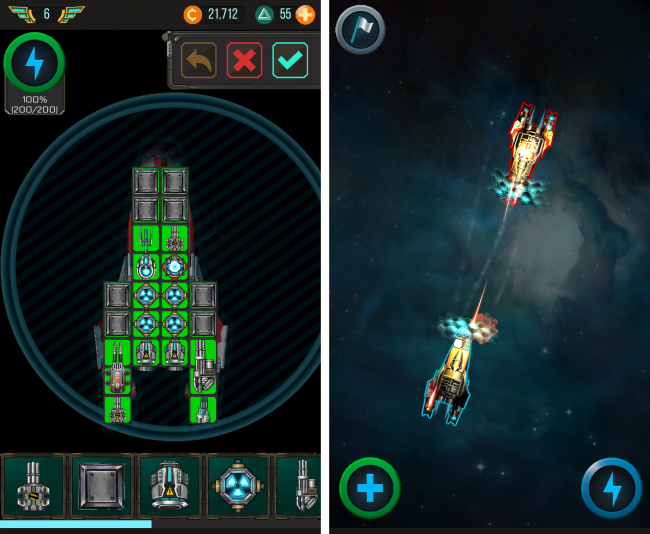Tap the surrender flag button
Viewport: 650px width, 534px height.
coord(360,29)
